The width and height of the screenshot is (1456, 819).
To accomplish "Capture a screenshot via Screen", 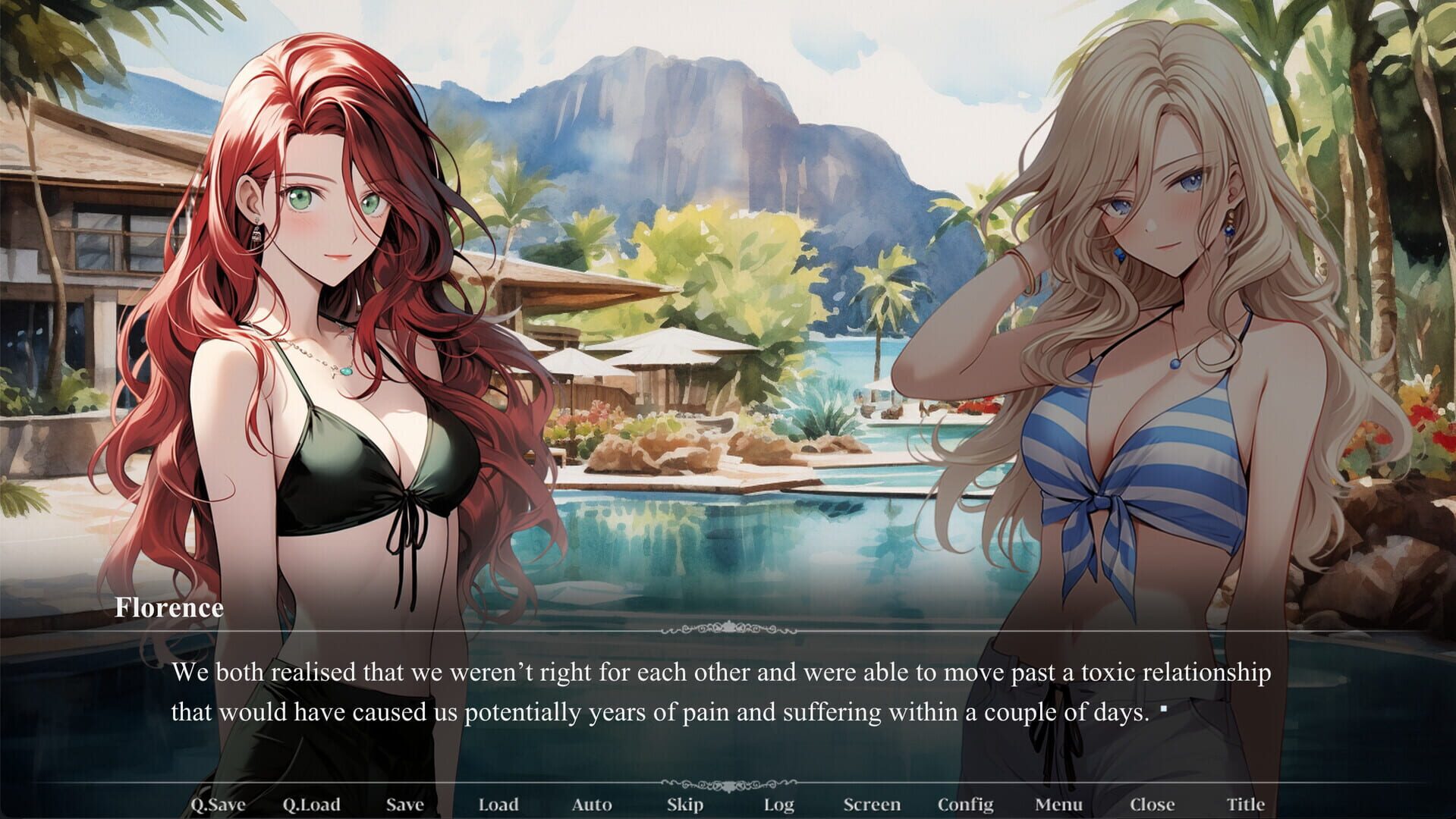I will point(873,805).
